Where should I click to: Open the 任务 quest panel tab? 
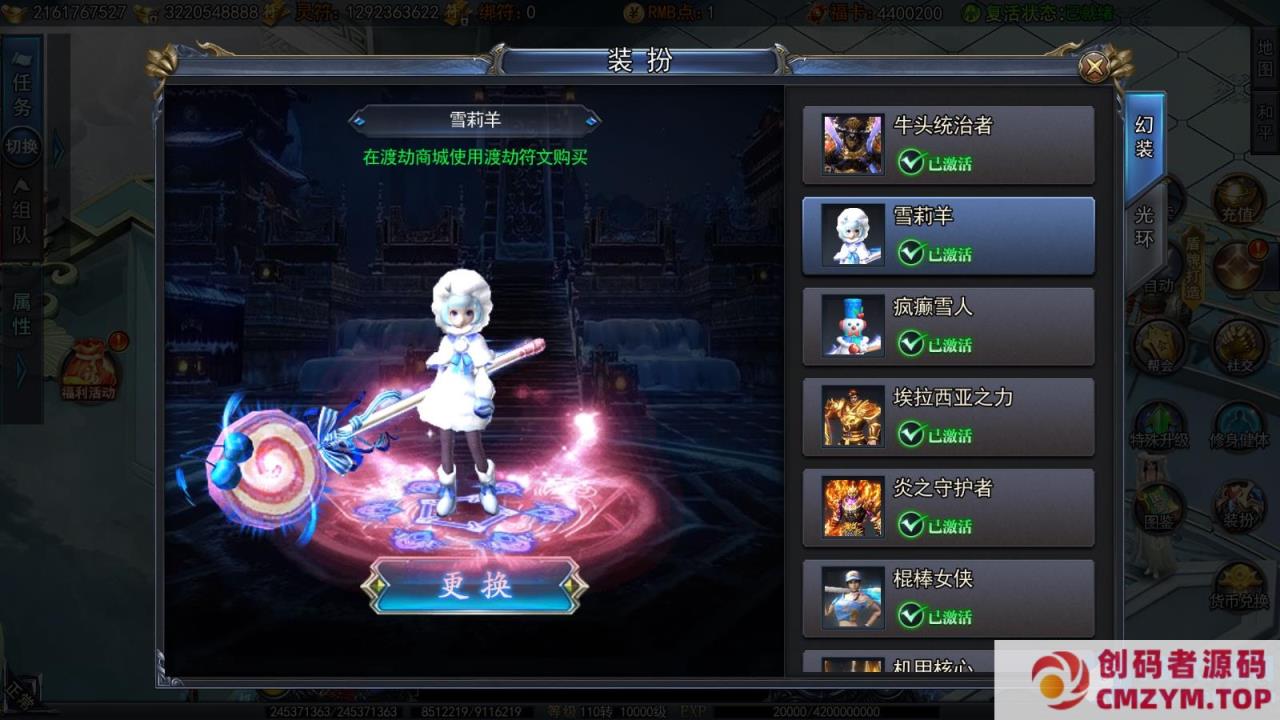[x=22, y=94]
